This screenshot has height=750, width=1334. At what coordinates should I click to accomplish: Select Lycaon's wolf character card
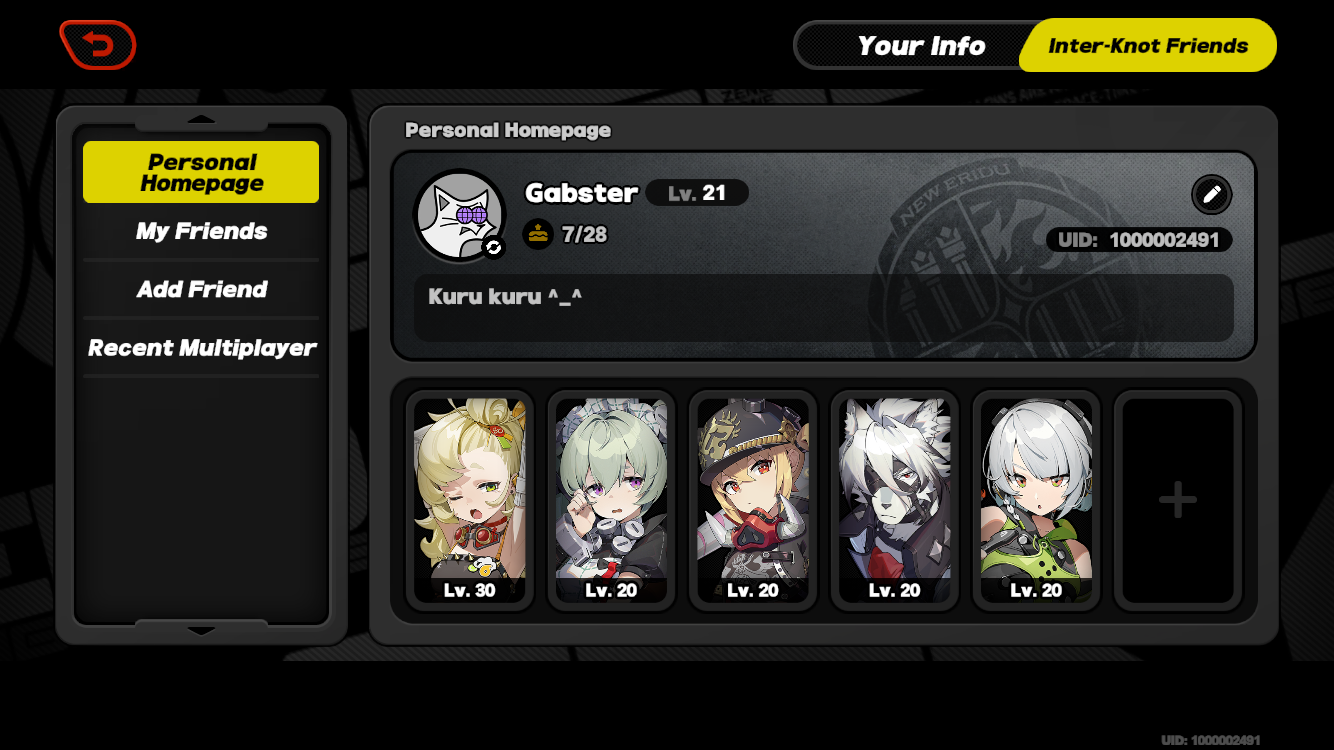[x=896, y=500]
